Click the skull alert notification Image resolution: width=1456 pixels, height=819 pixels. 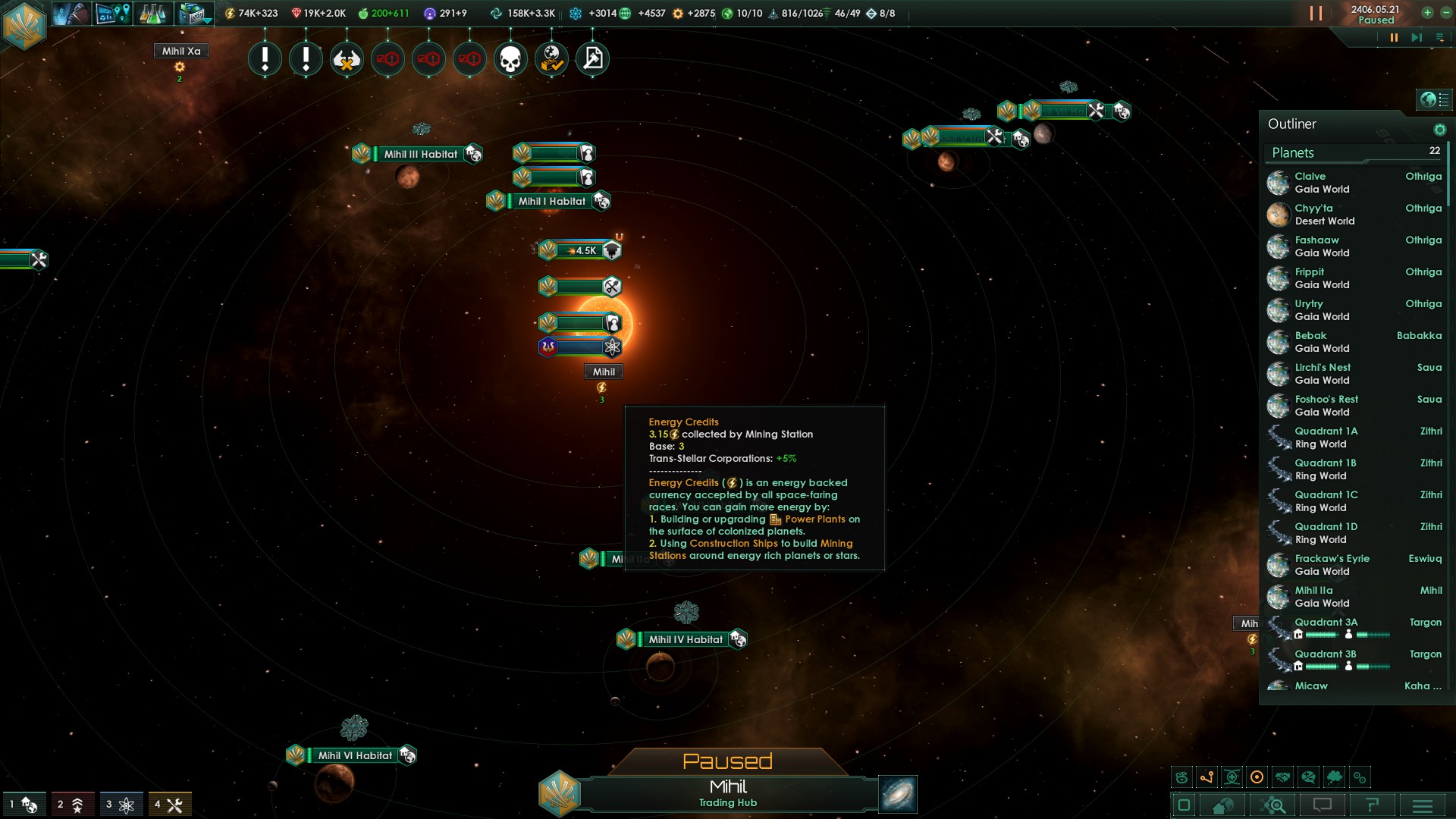(x=510, y=58)
